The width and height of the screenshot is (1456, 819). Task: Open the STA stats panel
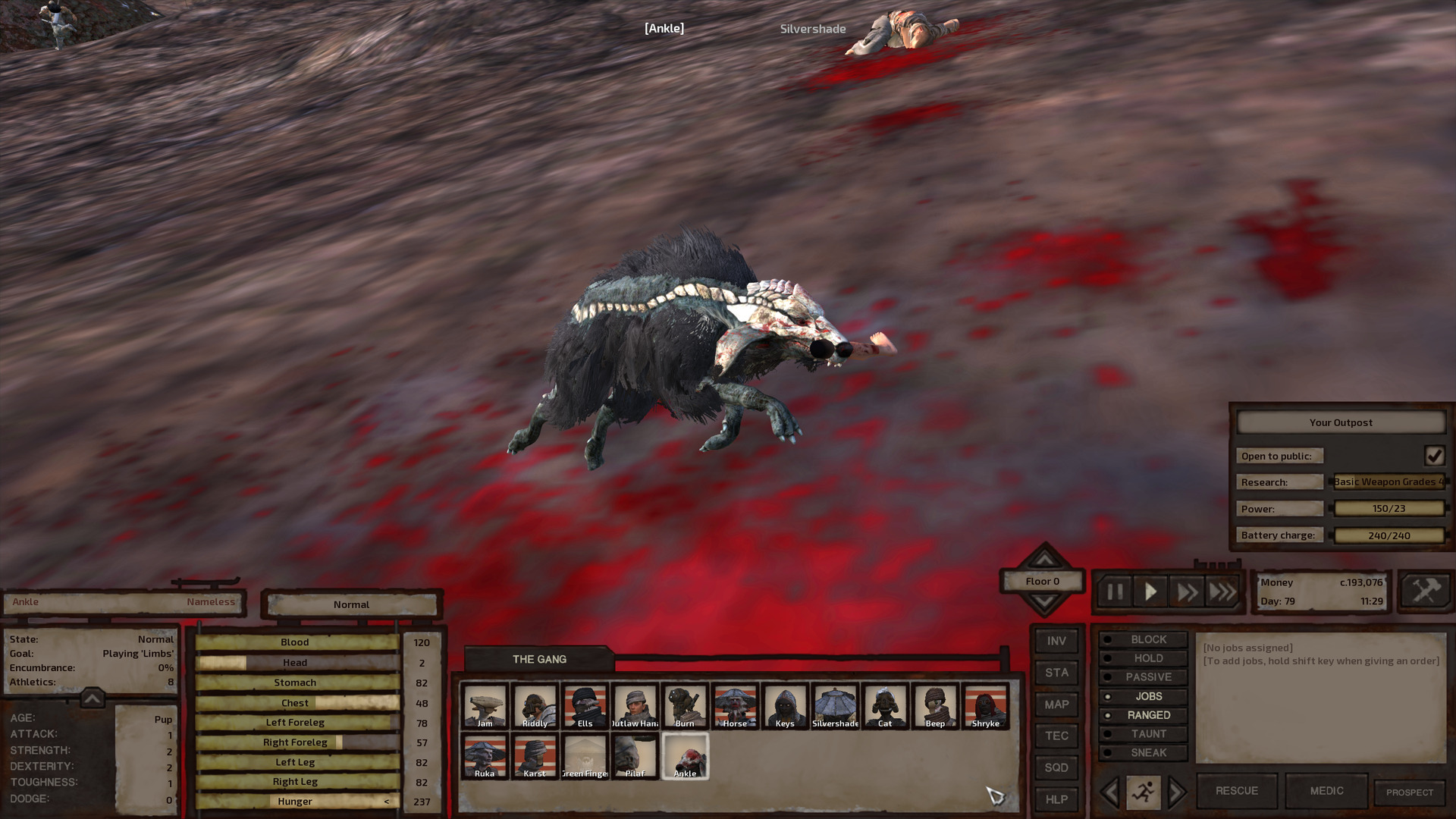[x=1056, y=673]
